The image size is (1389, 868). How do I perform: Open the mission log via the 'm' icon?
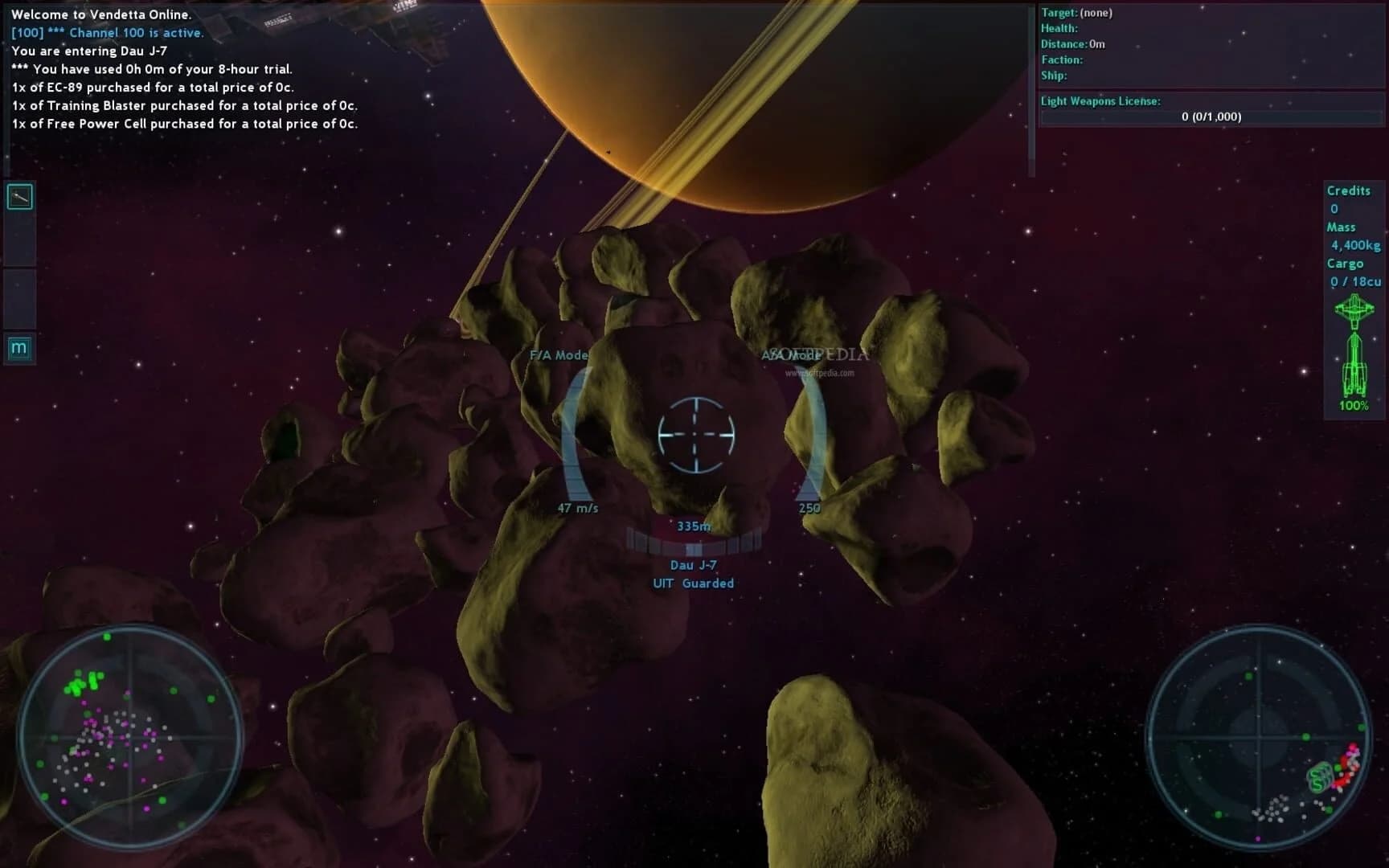pyautogui.click(x=18, y=349)
